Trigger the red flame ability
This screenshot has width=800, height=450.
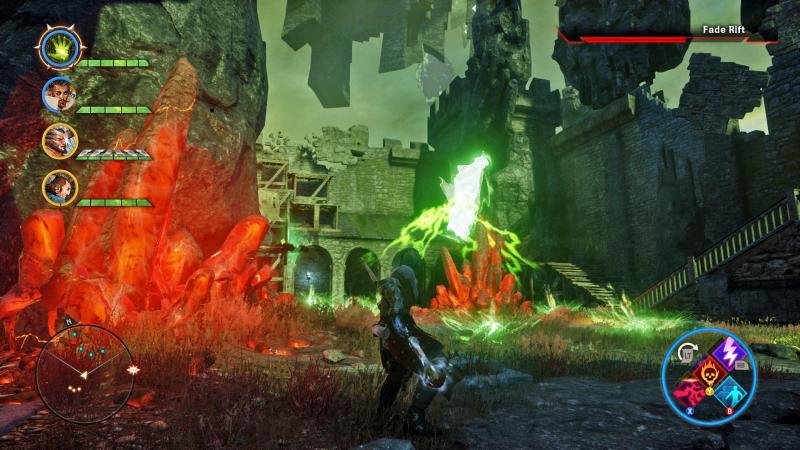(690, 394)
